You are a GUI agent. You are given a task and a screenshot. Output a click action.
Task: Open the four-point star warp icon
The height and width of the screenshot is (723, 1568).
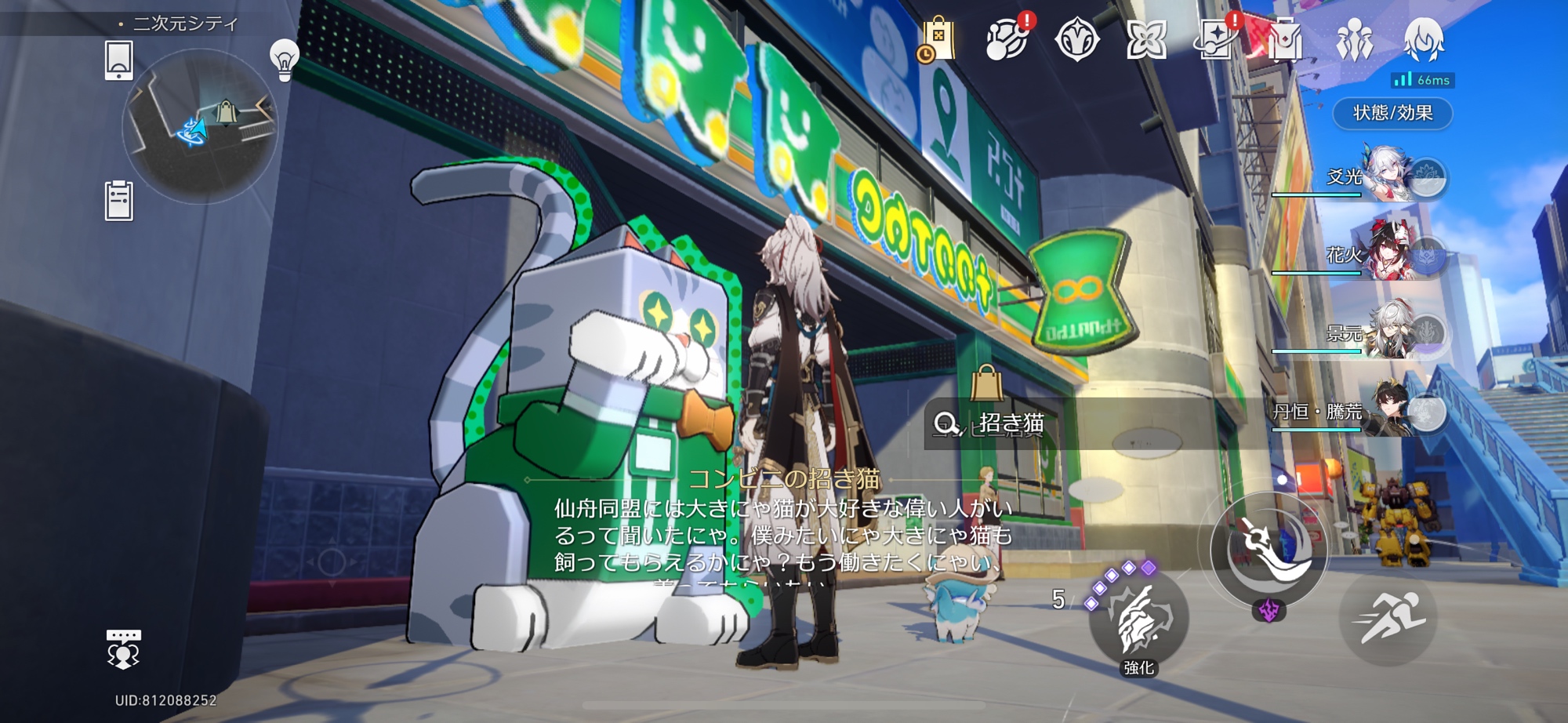click(1146, 39)
